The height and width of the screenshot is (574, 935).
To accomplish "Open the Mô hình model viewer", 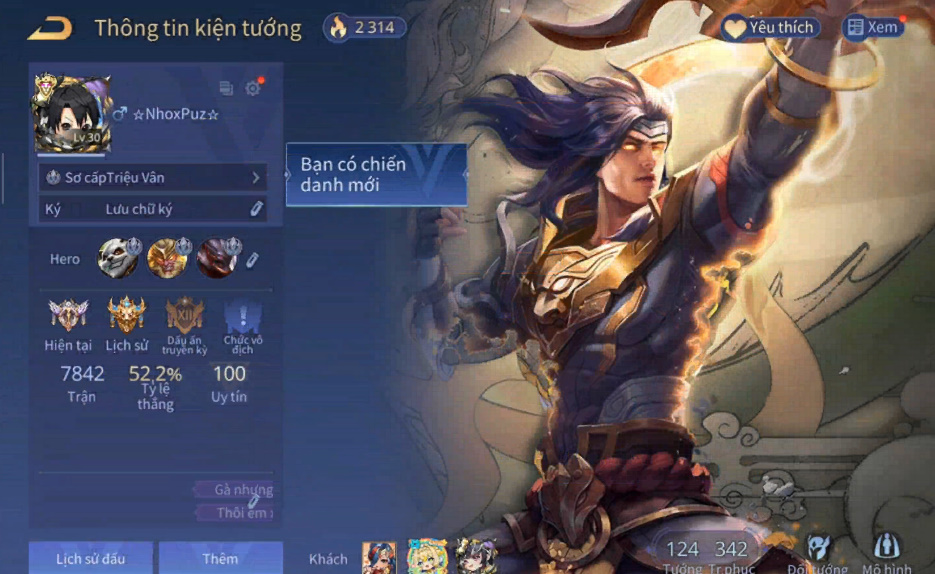I will [887, 550].
